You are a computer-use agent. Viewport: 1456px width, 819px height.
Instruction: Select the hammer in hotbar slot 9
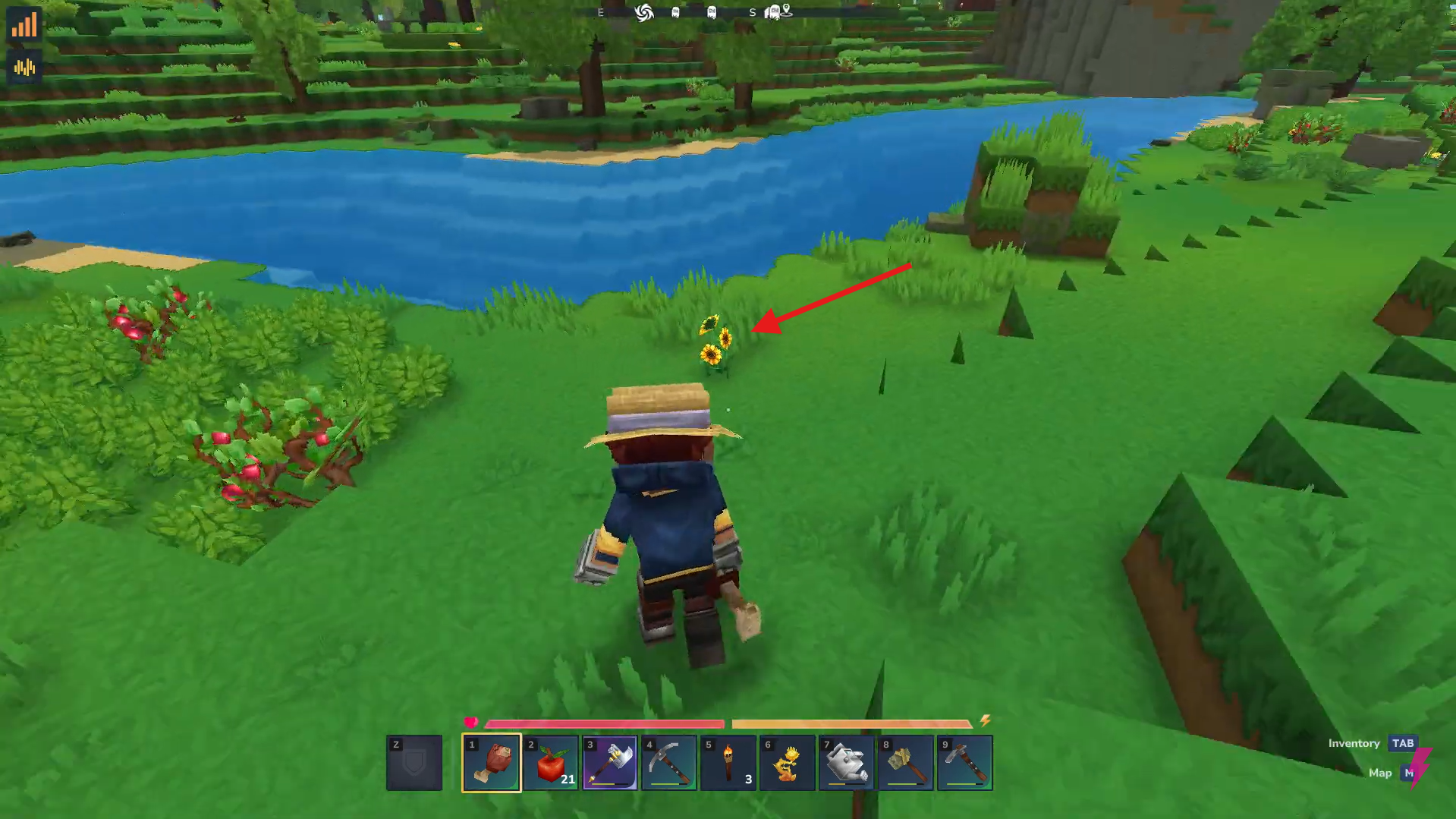(964, 763)
